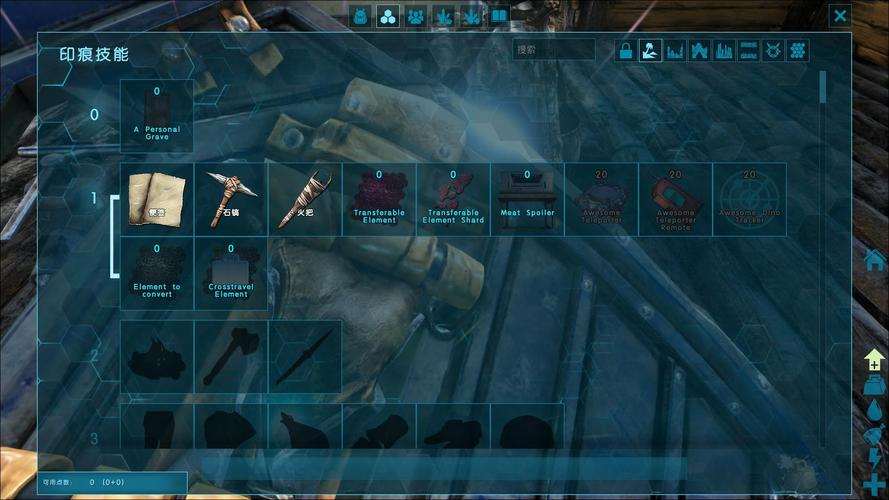Viewport: 889px width, 500px height.
Task: Select the Element to convert engram
Action: 157,273
